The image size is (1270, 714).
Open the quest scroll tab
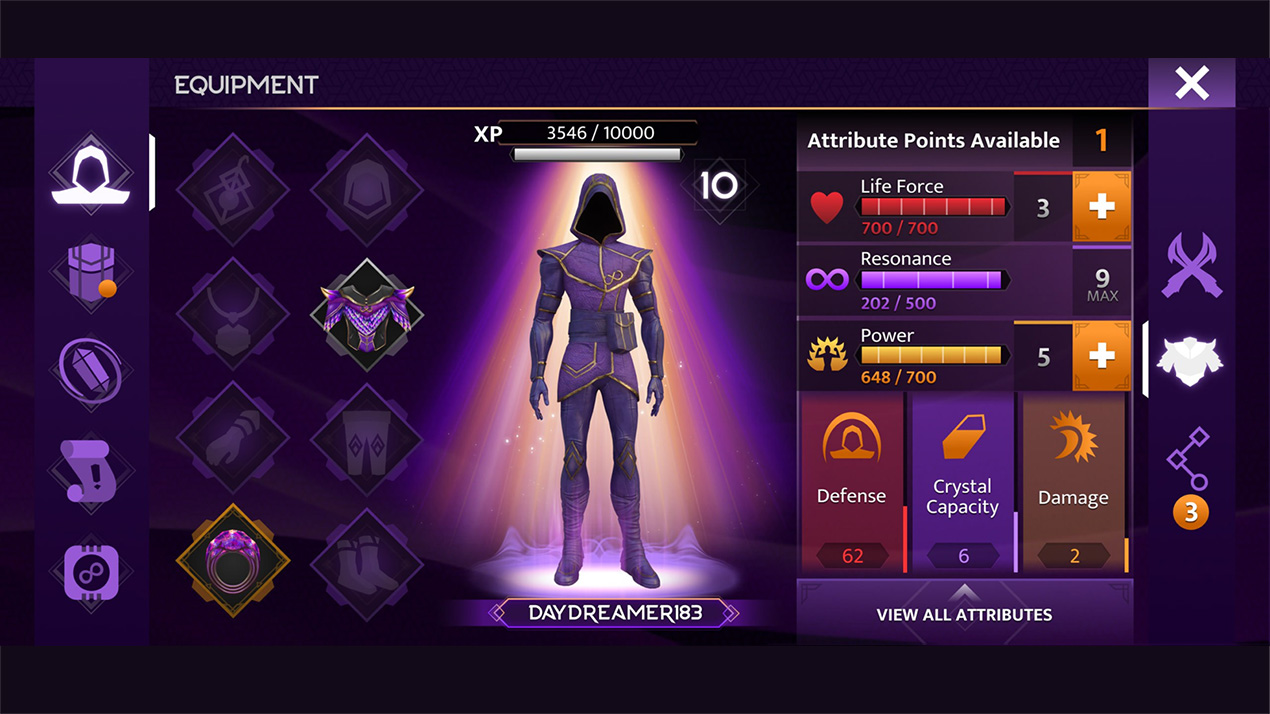92,474
